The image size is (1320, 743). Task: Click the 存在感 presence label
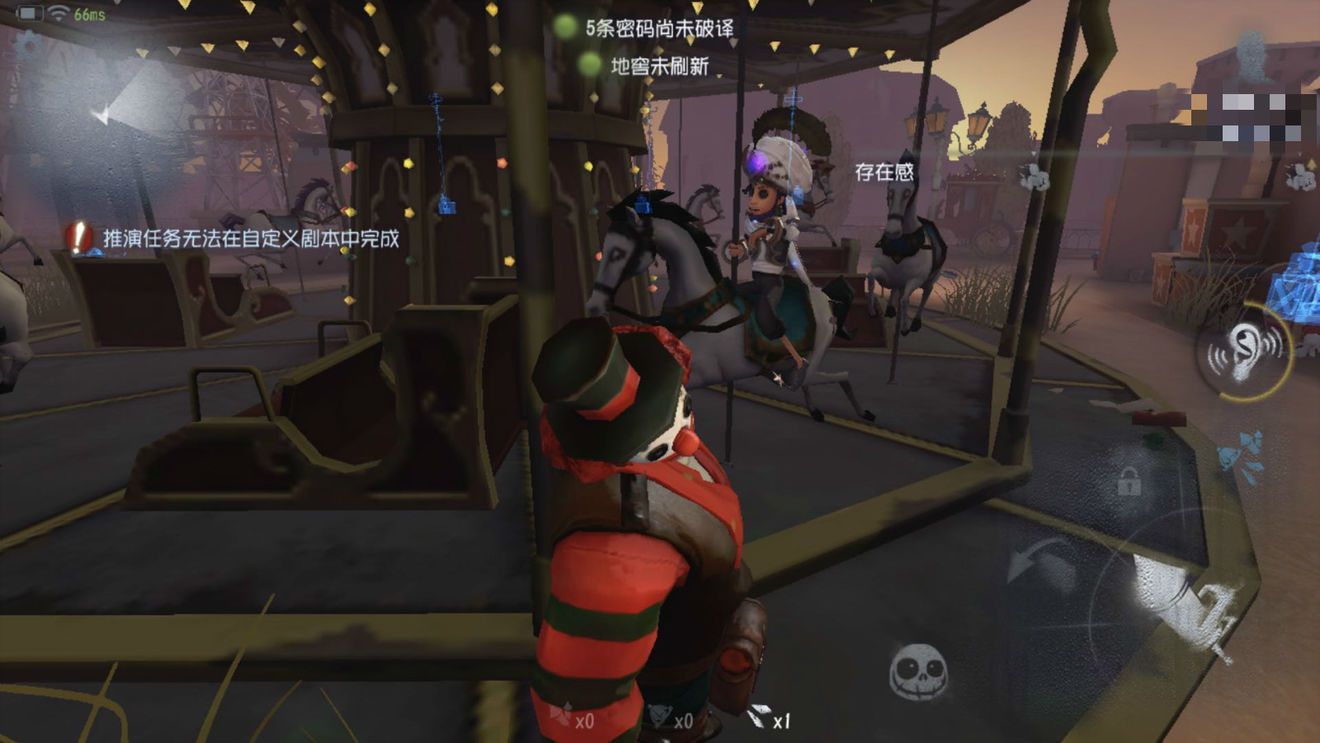[883, 170]
